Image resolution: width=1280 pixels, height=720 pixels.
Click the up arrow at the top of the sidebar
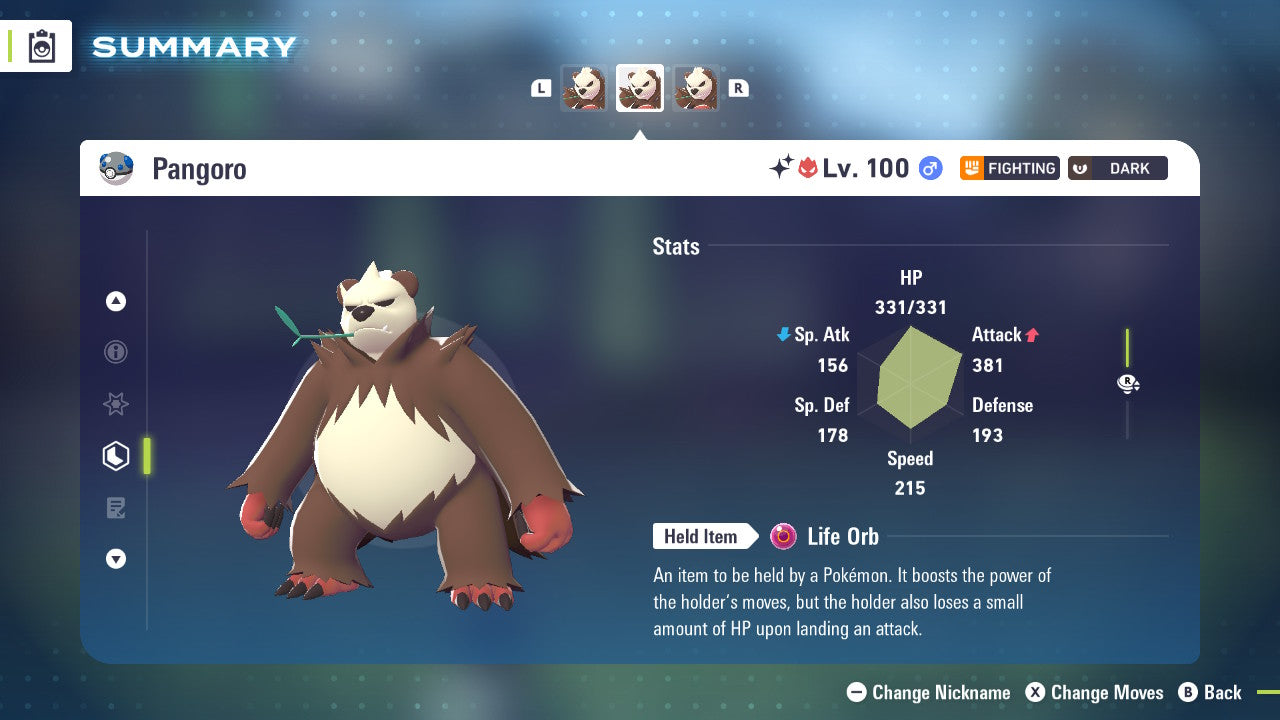116,301
